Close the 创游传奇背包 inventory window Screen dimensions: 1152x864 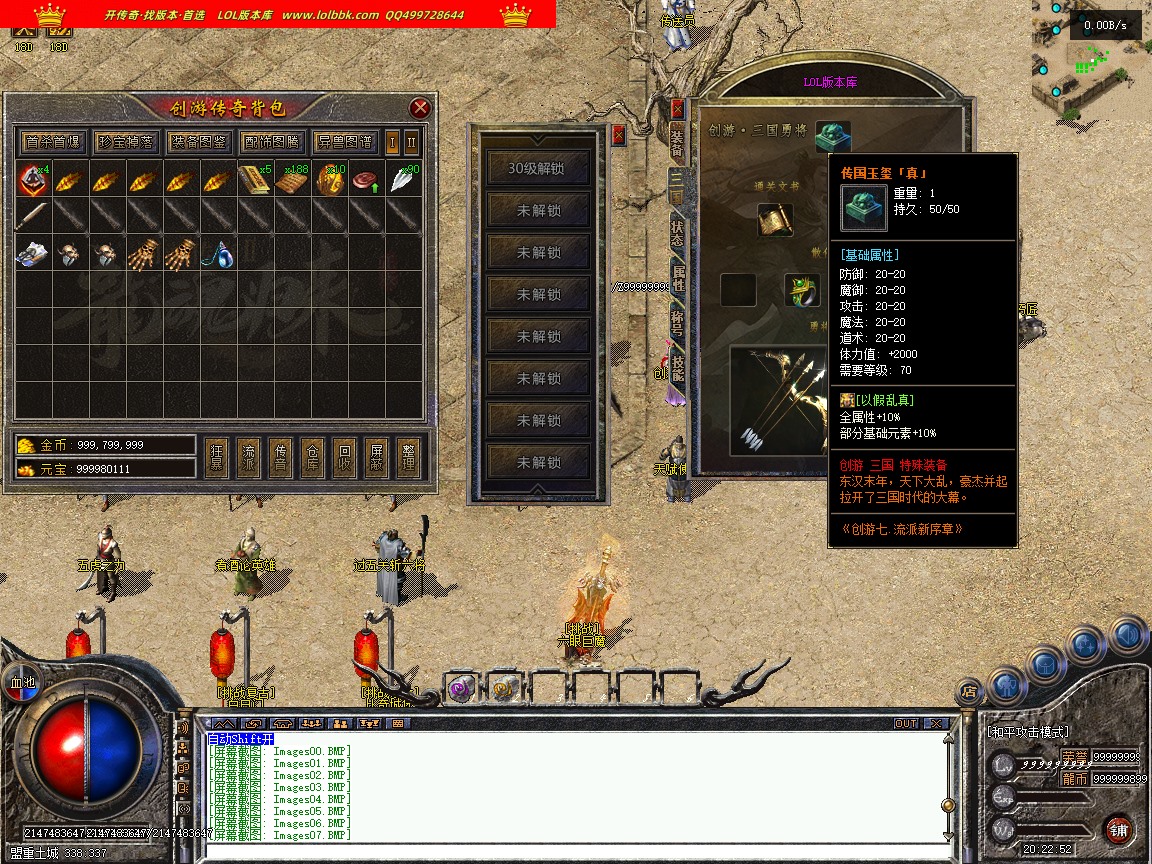pos(421,108)
